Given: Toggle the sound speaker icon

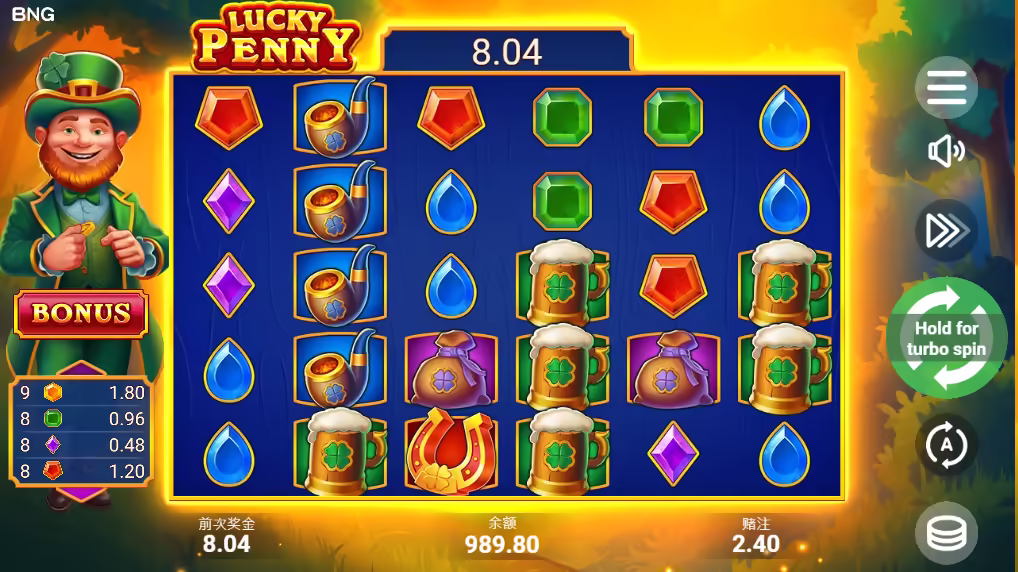Looking at the screenshot, I should coord(946,151).
